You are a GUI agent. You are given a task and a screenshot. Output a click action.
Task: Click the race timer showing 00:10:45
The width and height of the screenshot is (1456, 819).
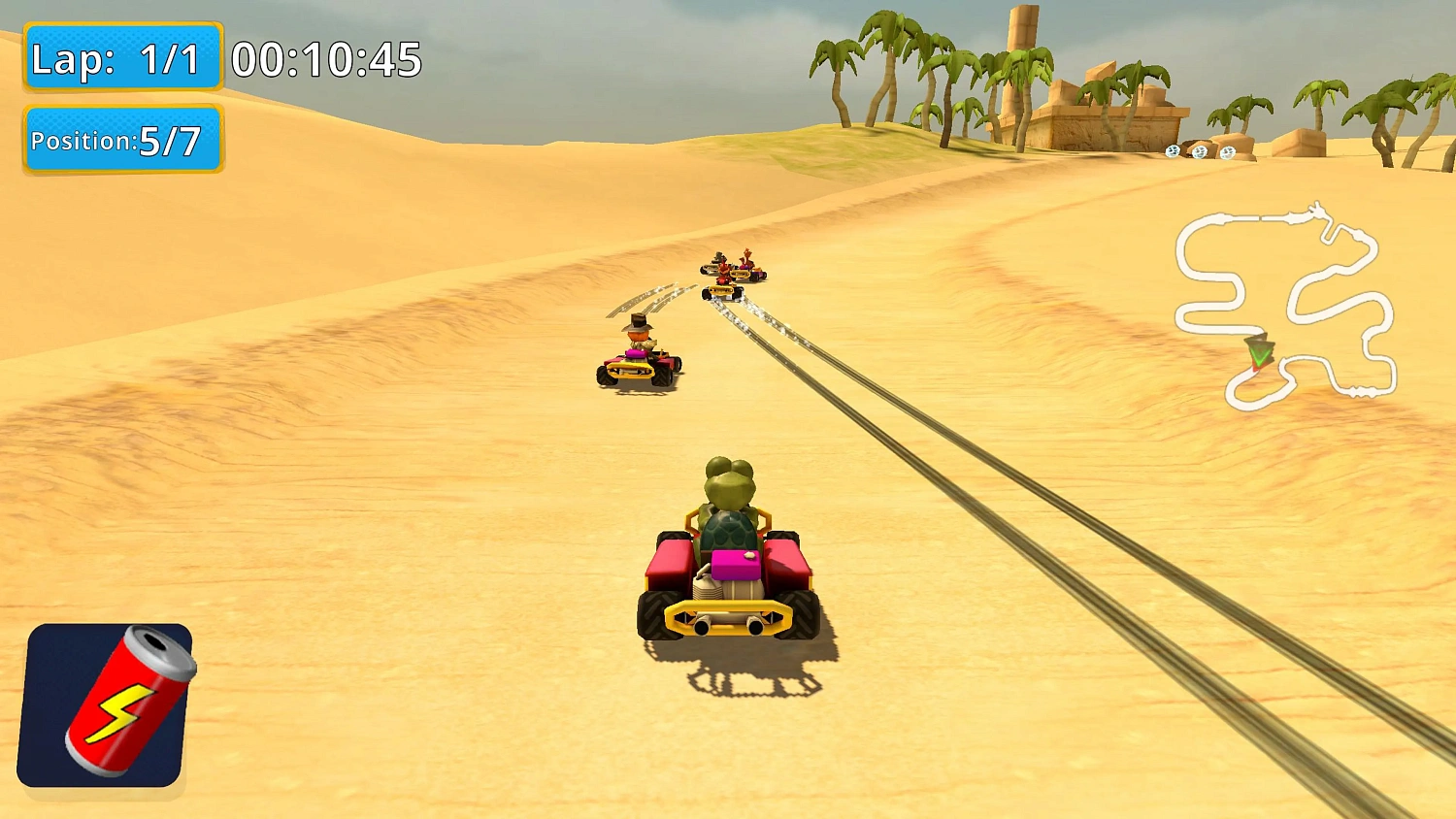click(x=325, y=60)
